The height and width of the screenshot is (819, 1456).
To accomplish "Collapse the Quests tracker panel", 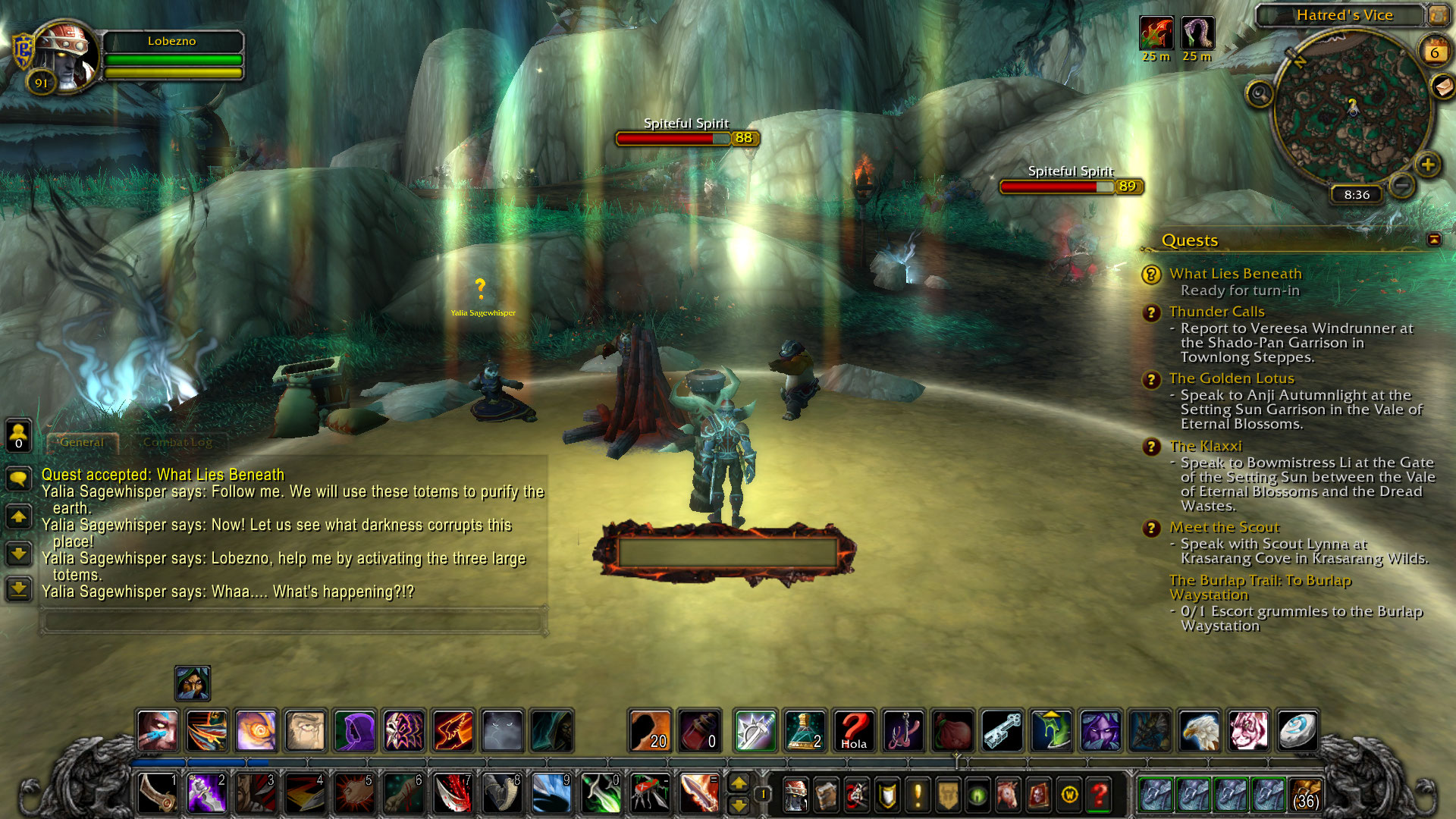I will pos(1433,240).
